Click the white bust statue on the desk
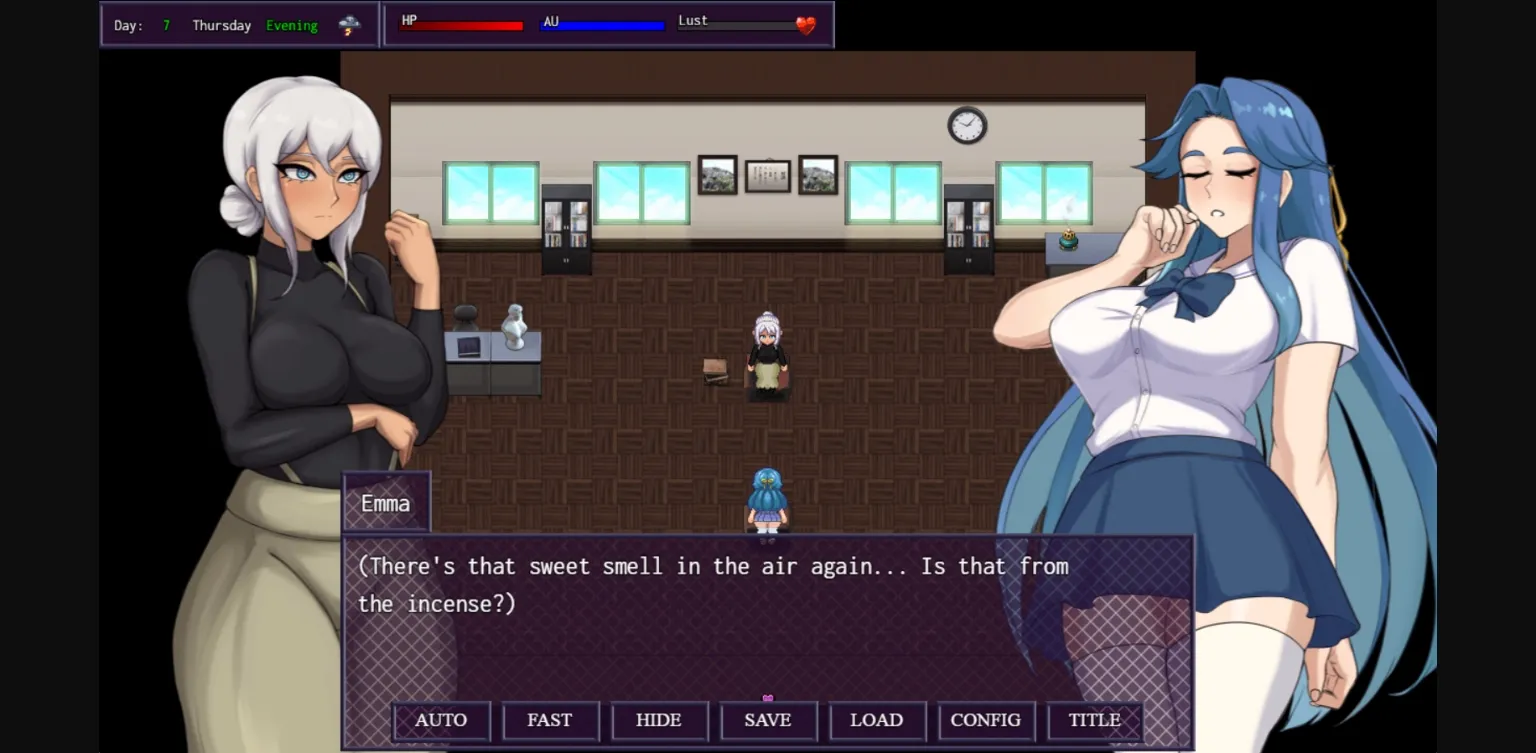 click(514, 325)
